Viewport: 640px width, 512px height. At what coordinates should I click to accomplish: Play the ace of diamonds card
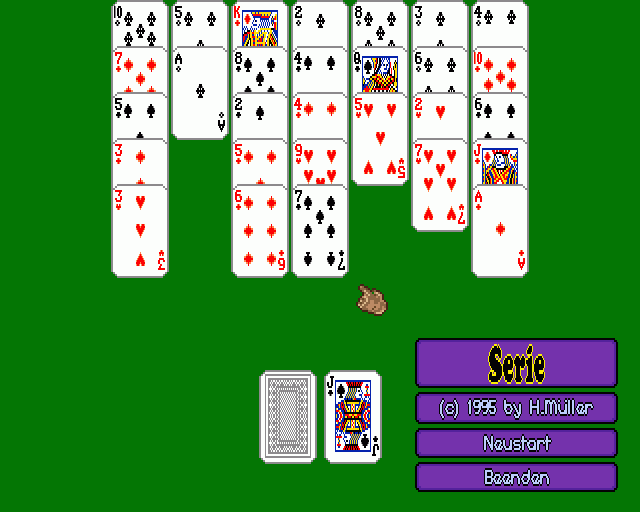click(499, 231)
